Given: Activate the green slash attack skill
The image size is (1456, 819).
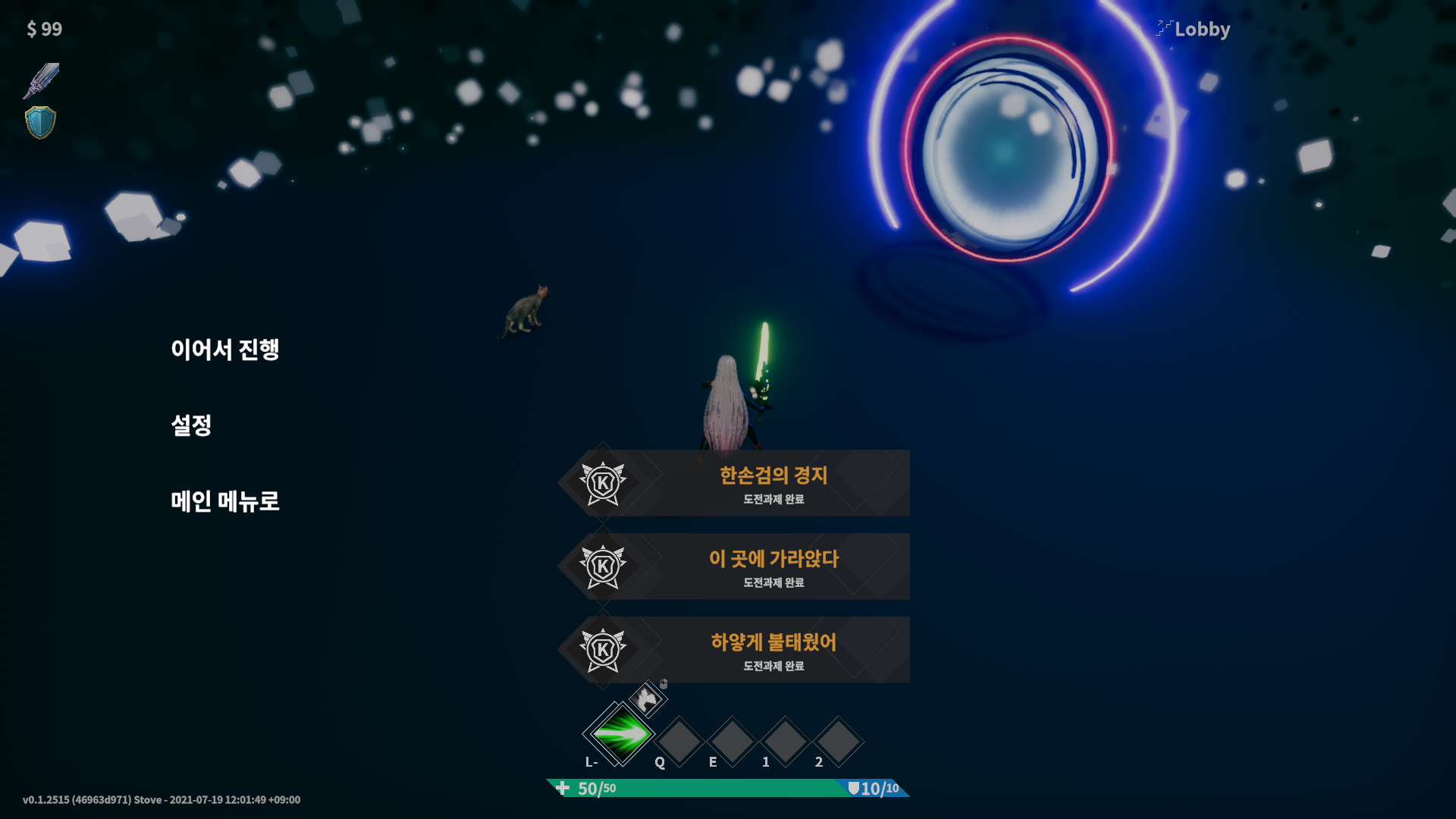Looking at the screenshot, I should click(621, 733).
